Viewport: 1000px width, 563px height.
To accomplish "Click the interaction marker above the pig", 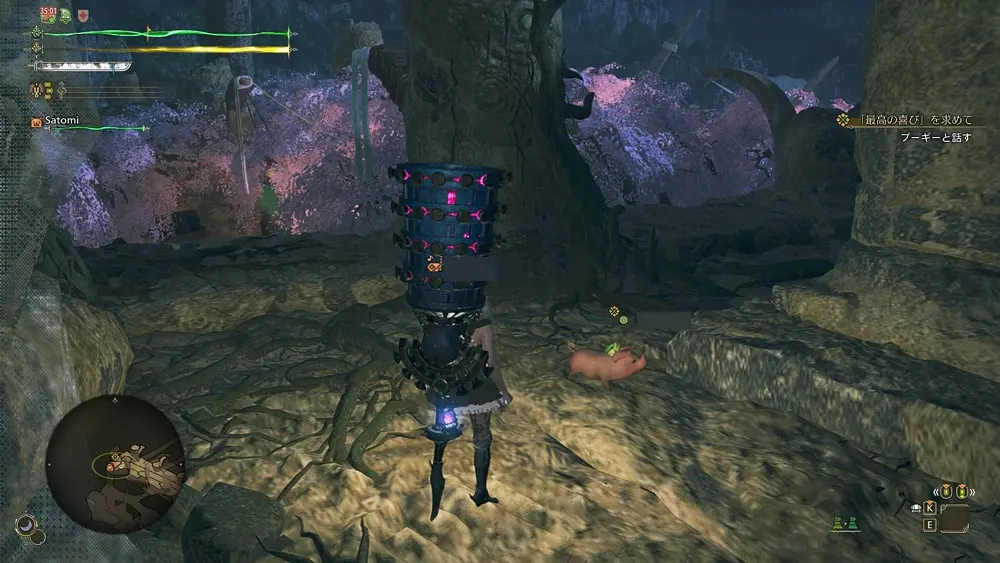I will (x=620, y=317).
